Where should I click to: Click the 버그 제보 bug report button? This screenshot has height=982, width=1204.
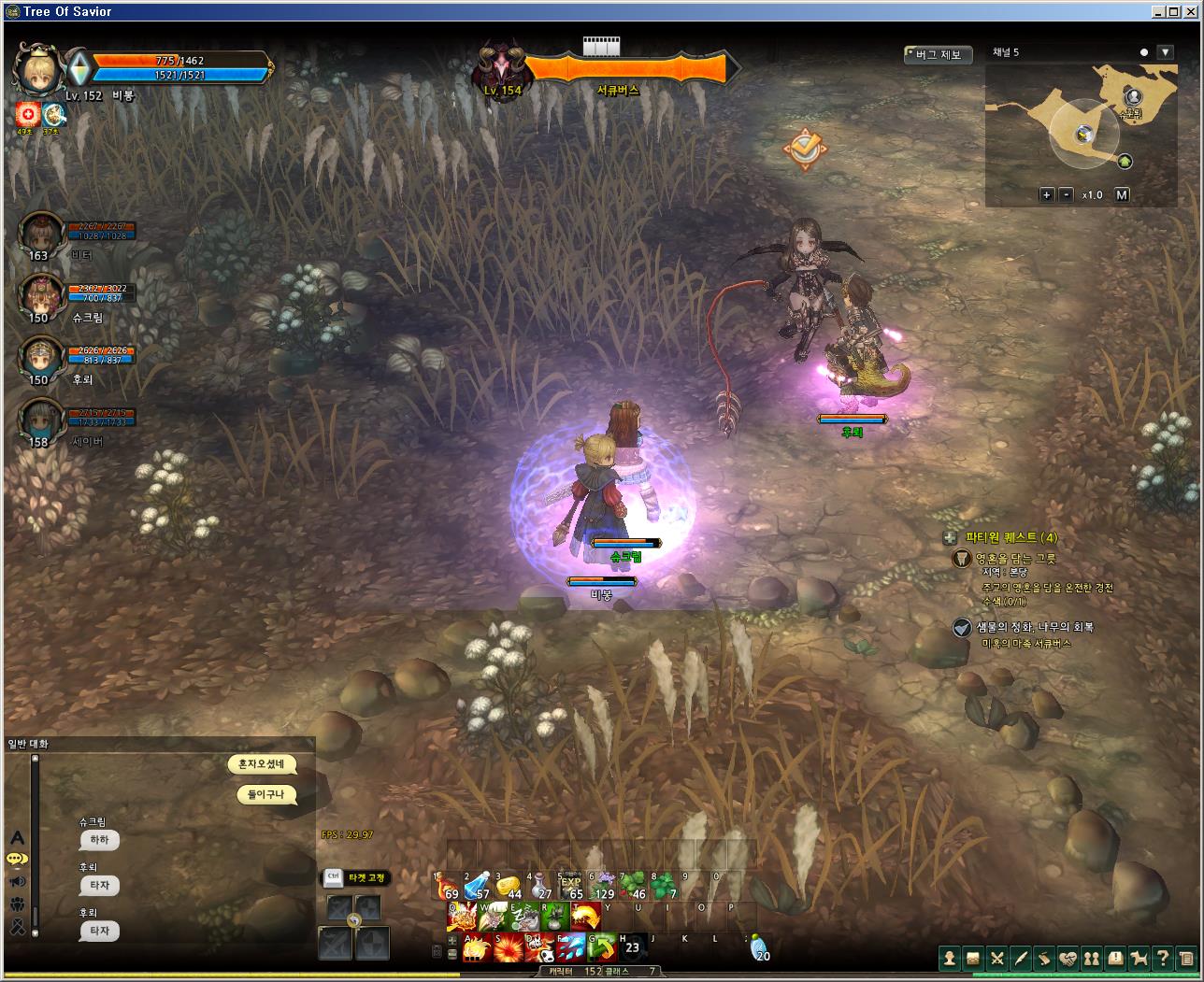tap(938, 55)
